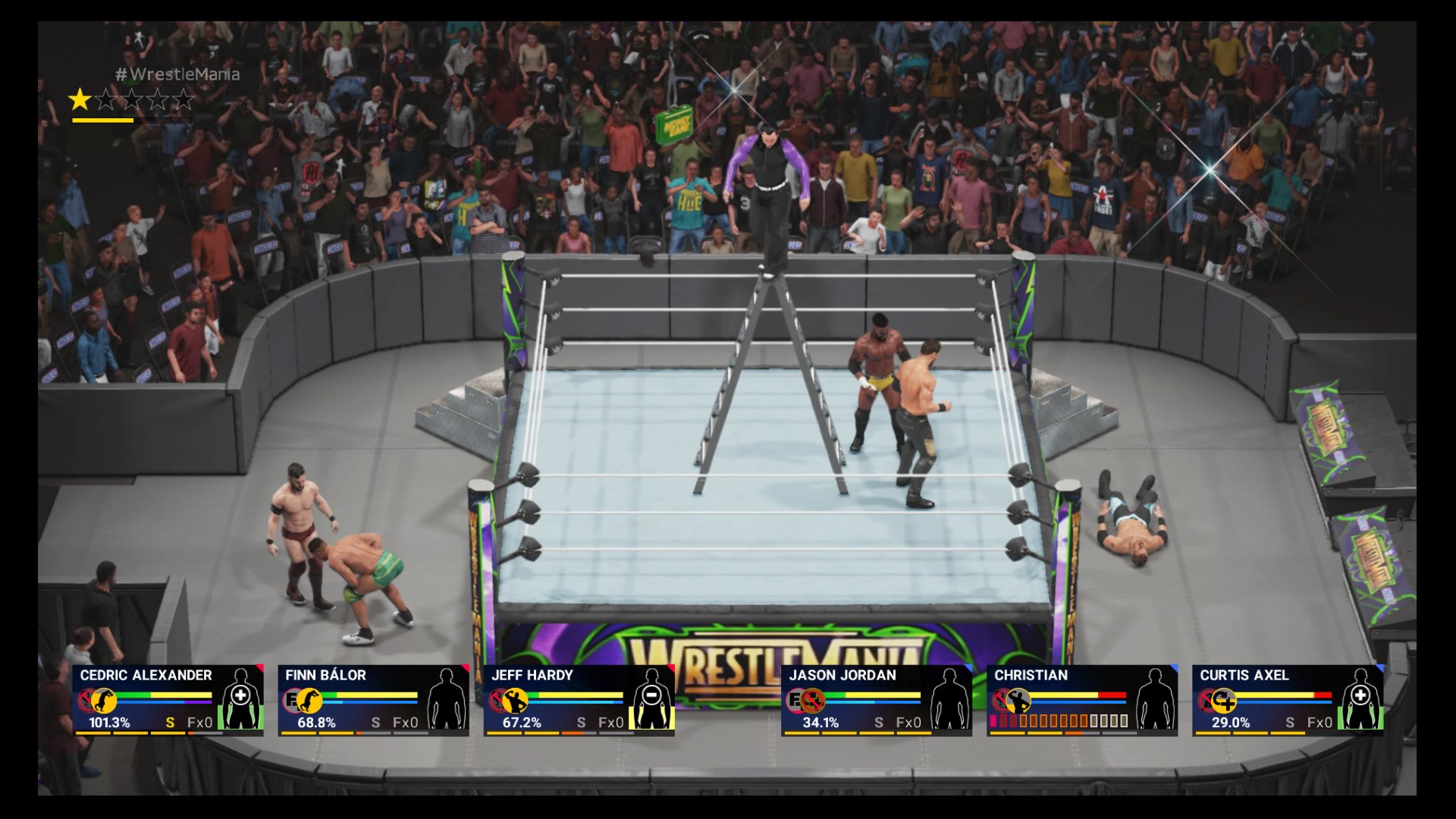Click Finn Bálor's yellow ability icon

tap(309, 699)
